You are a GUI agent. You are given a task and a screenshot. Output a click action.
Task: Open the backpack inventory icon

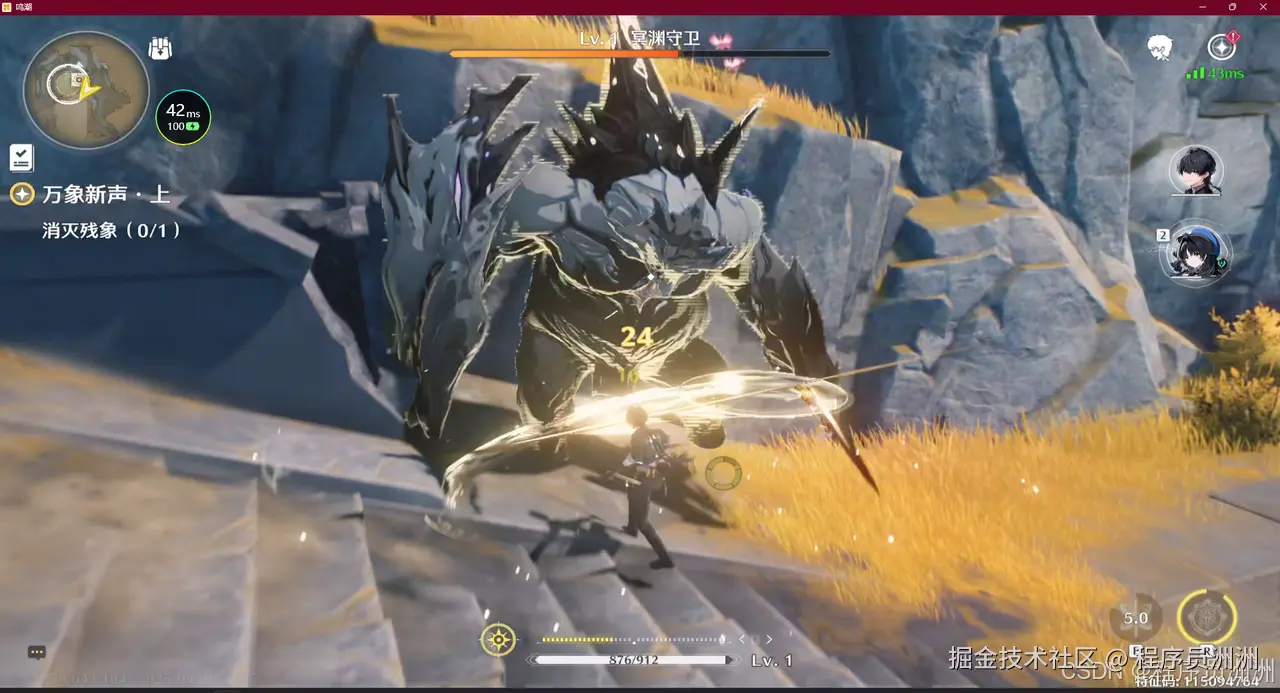(x=160, y=47)
